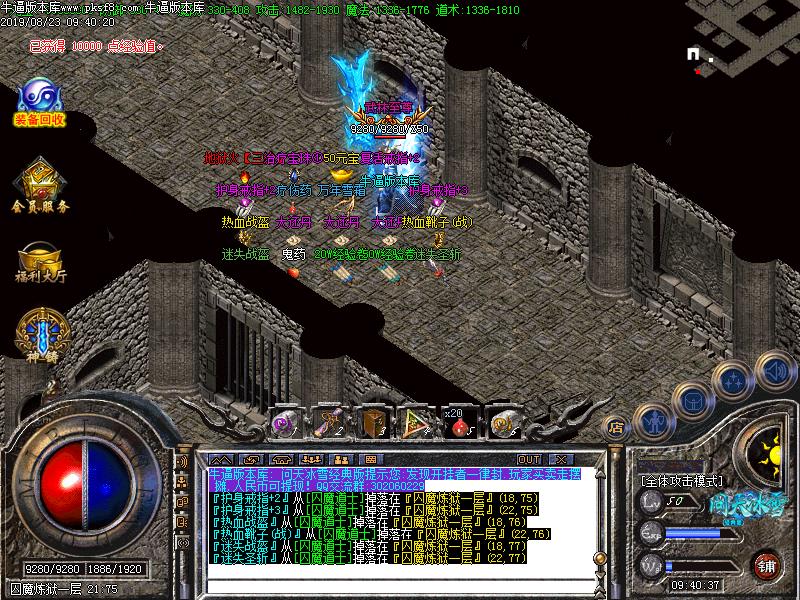This screenshot has height=600, width=800.
Task: Use the red potion in hotbar slot 5
Action: [459, 425]
